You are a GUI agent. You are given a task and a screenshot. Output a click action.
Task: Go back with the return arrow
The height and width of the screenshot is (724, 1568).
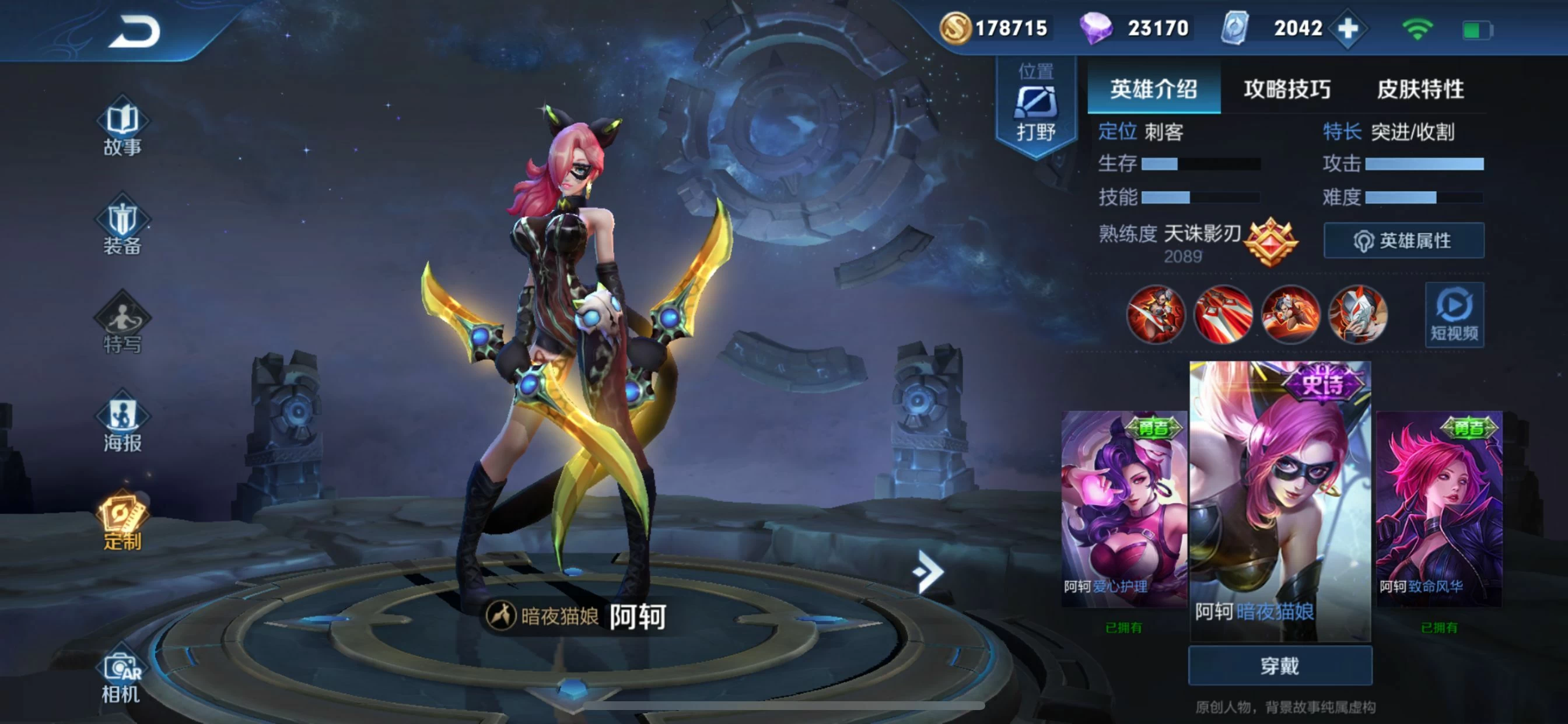pos(135,32)
